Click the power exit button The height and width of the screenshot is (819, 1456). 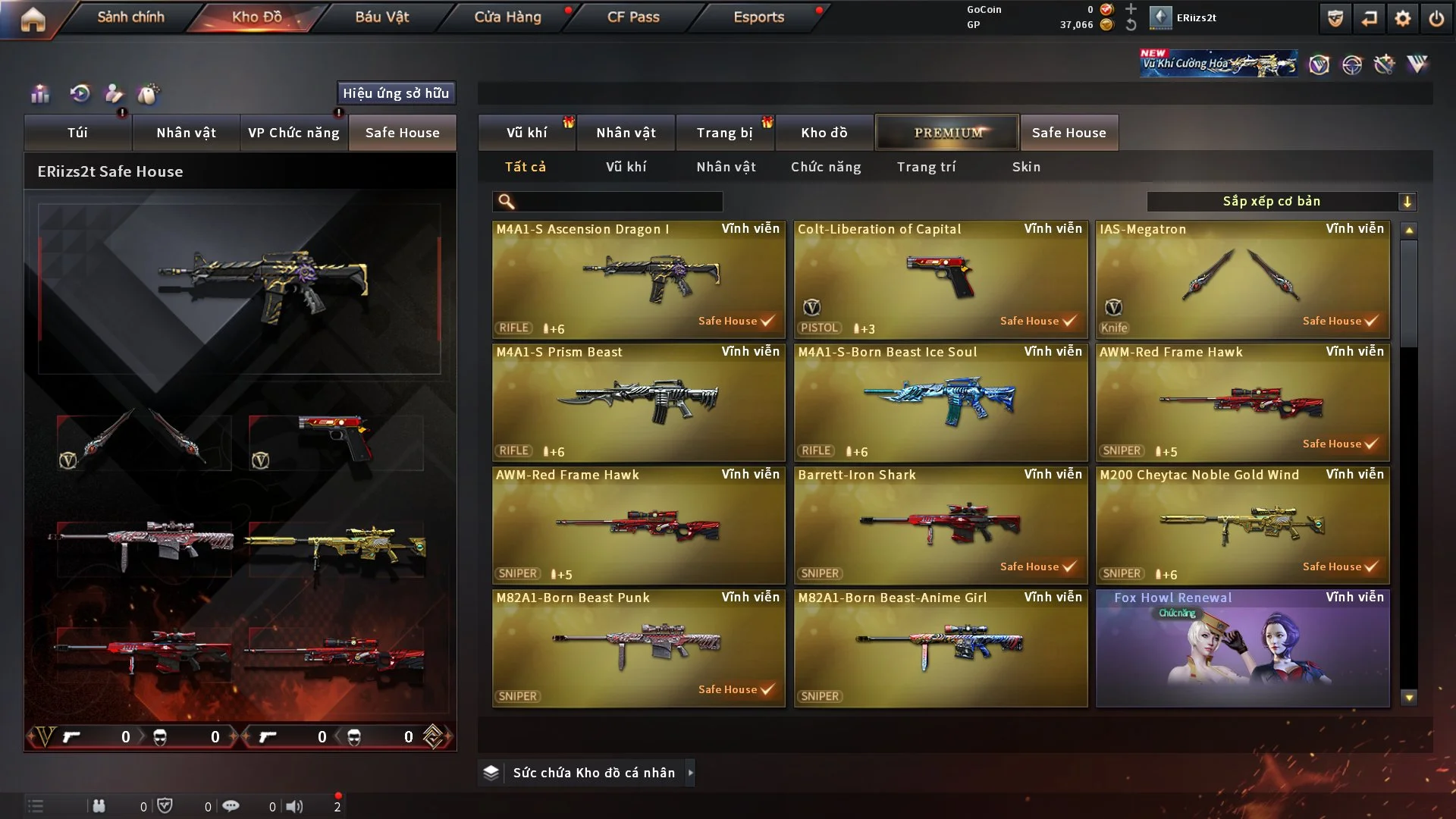pos(1436,19)
